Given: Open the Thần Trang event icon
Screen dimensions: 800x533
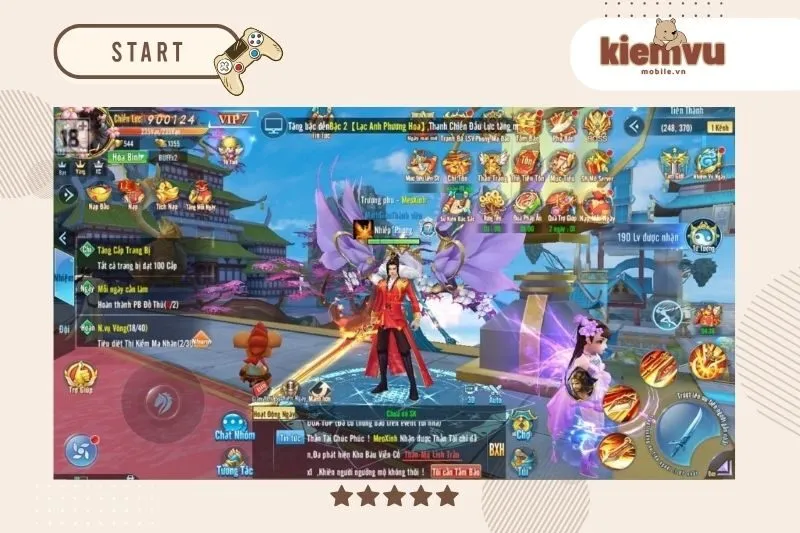Looking at the screenshot, I should pos(491,162).
